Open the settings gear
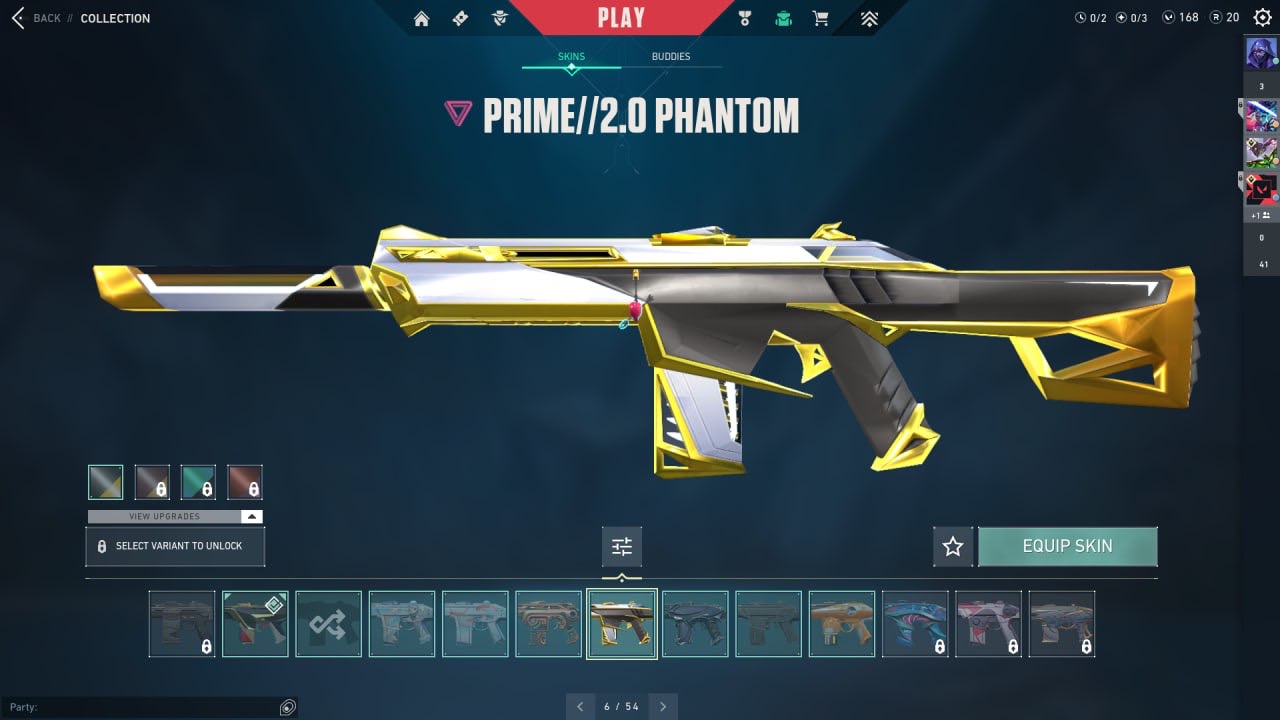 pyautogui.click(x=1262, y=17)
